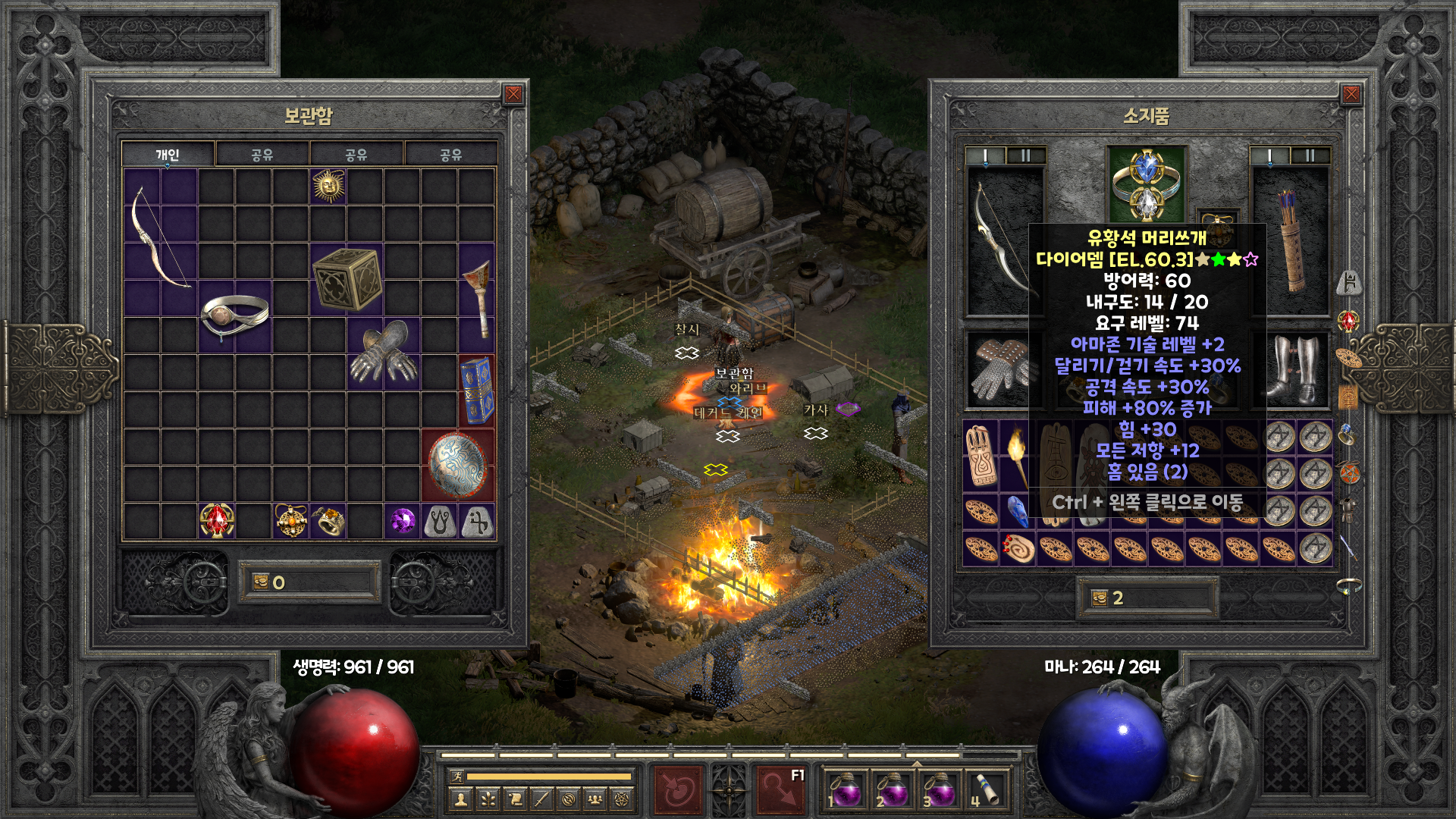This screenshot has width=1456, height=819.
Task: Click the equipped arrow quiver slot
Action: [1290, 240]
